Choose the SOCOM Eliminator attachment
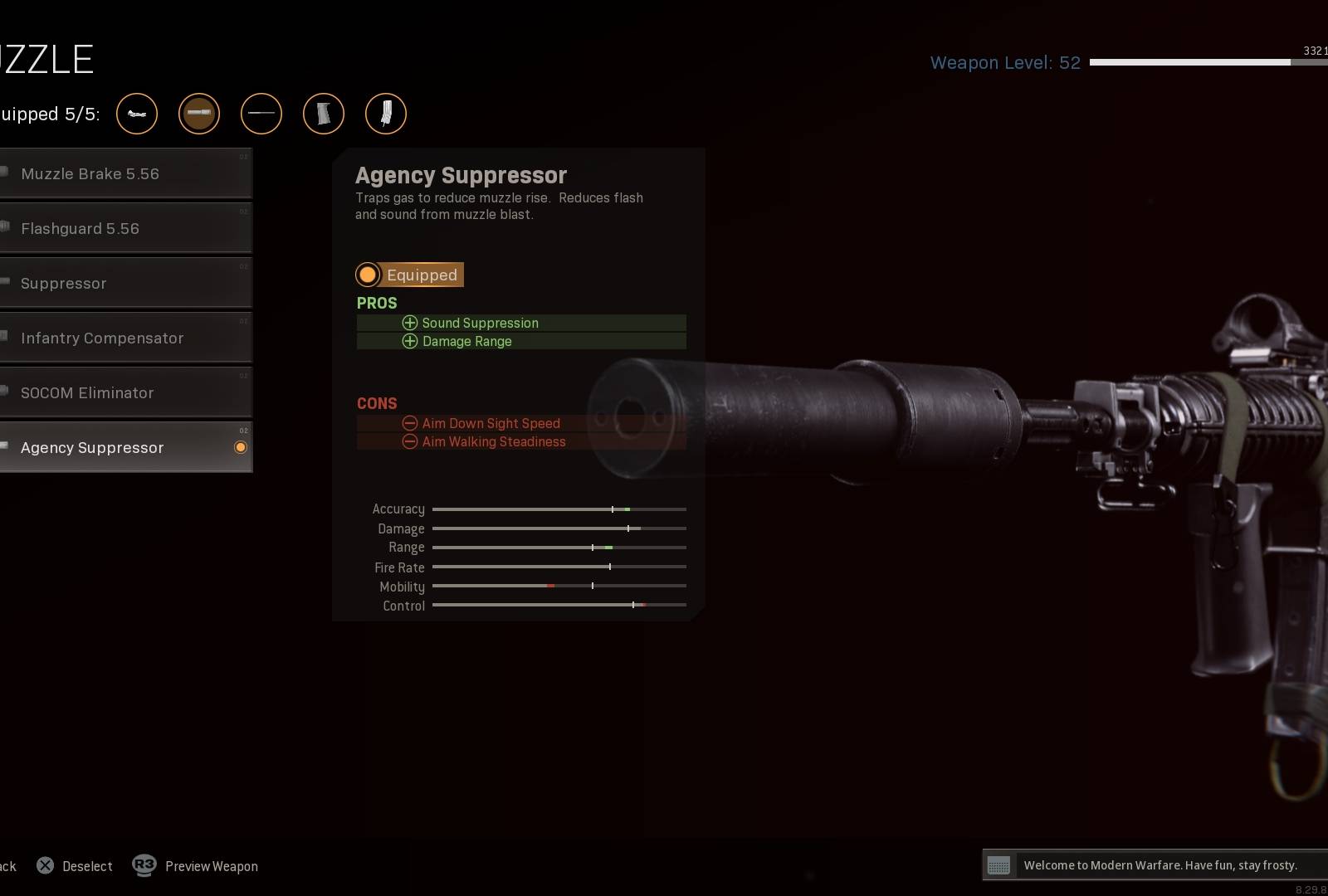This screenshot has width=1328, height=896. (124, 393)
